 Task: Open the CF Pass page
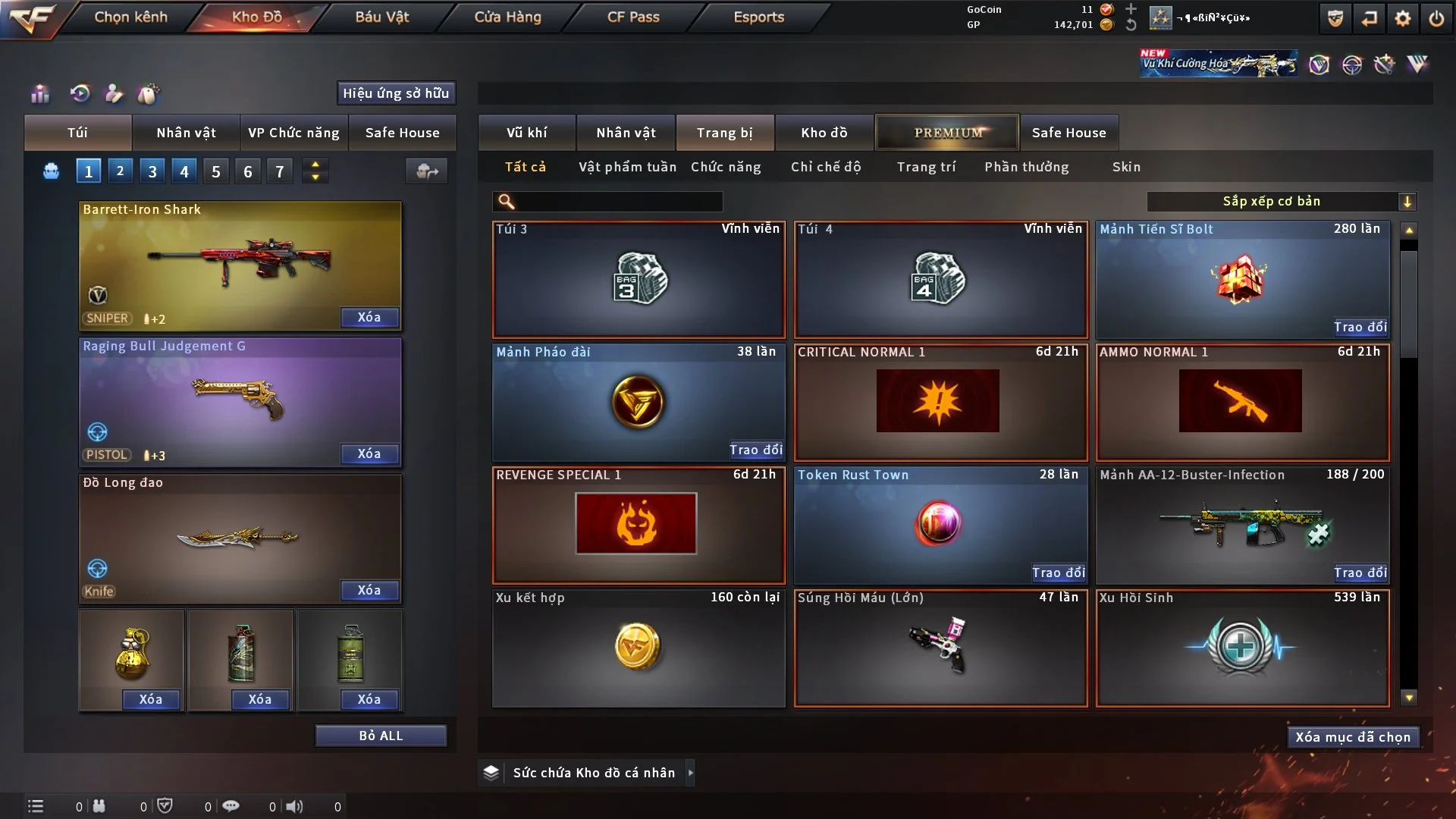coord(633,17)
